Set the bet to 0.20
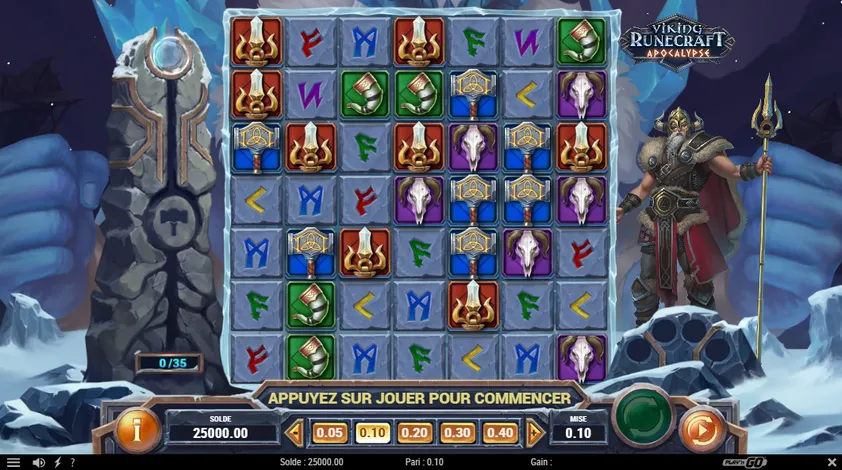 pos(415,433)
